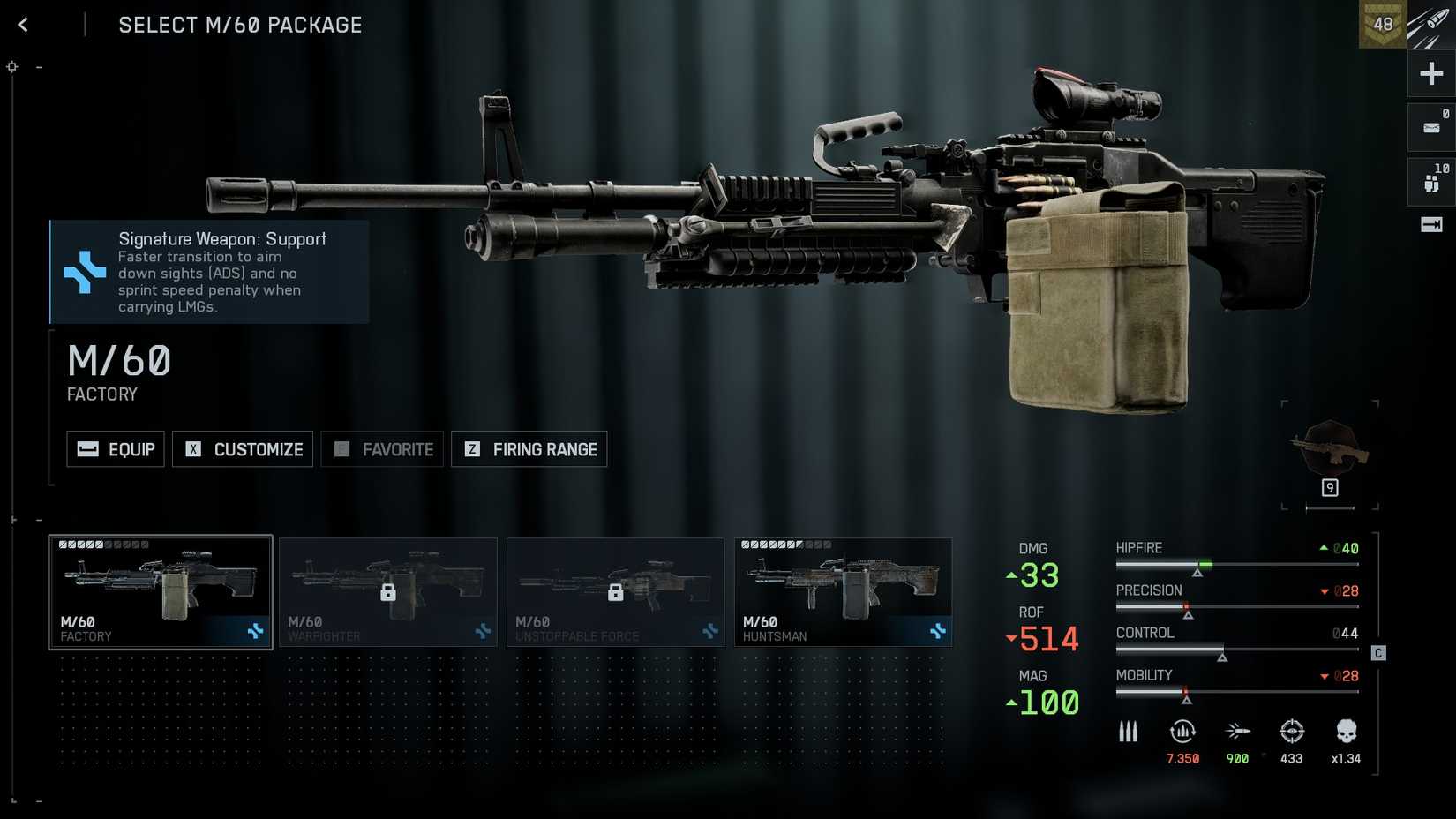Mark this package as Favorite
This screenshot has height=819, width=1456.
point(382,449)
